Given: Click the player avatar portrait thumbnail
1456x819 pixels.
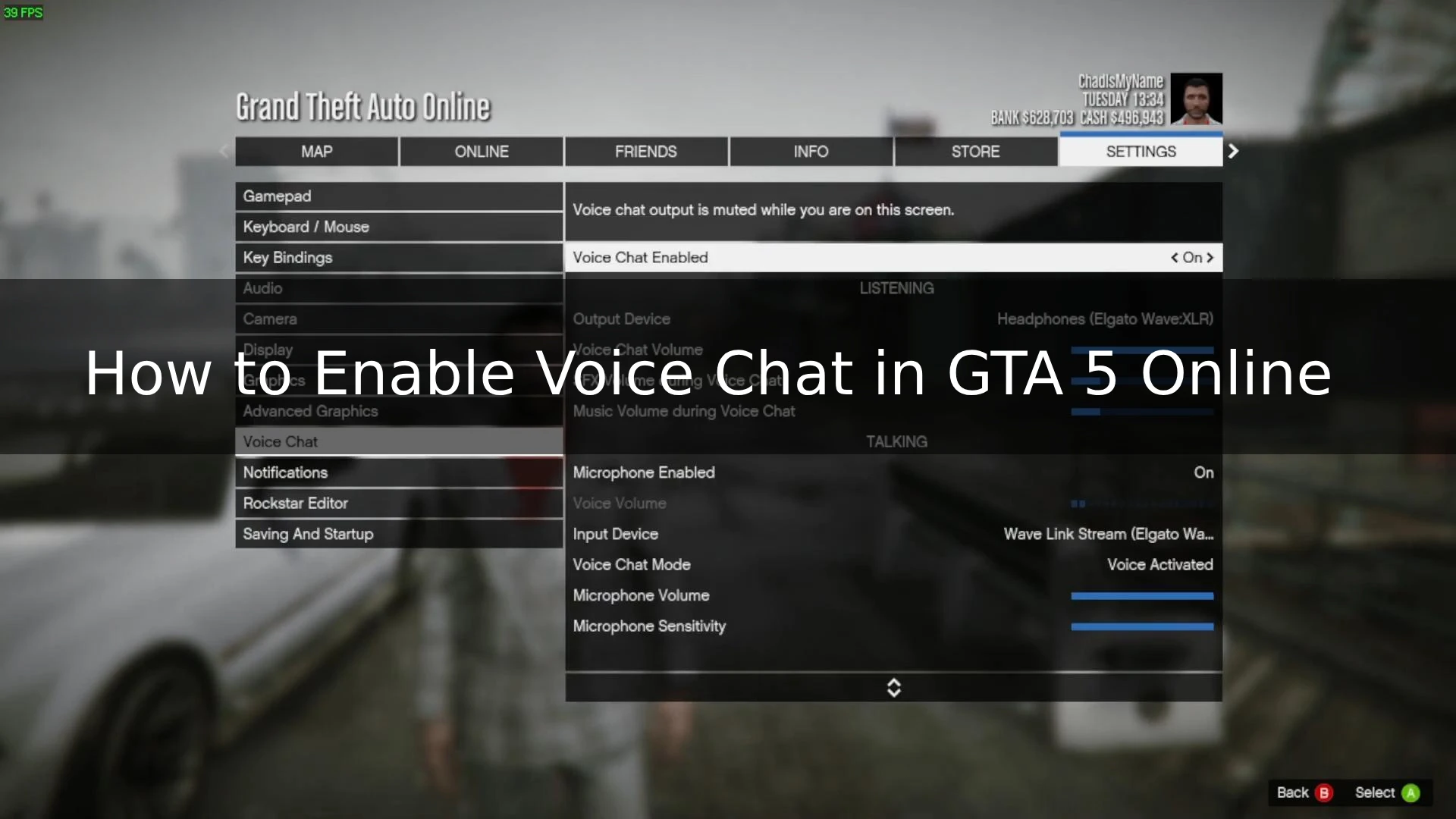Looking at the screenshot, I should click(1196, 98).
